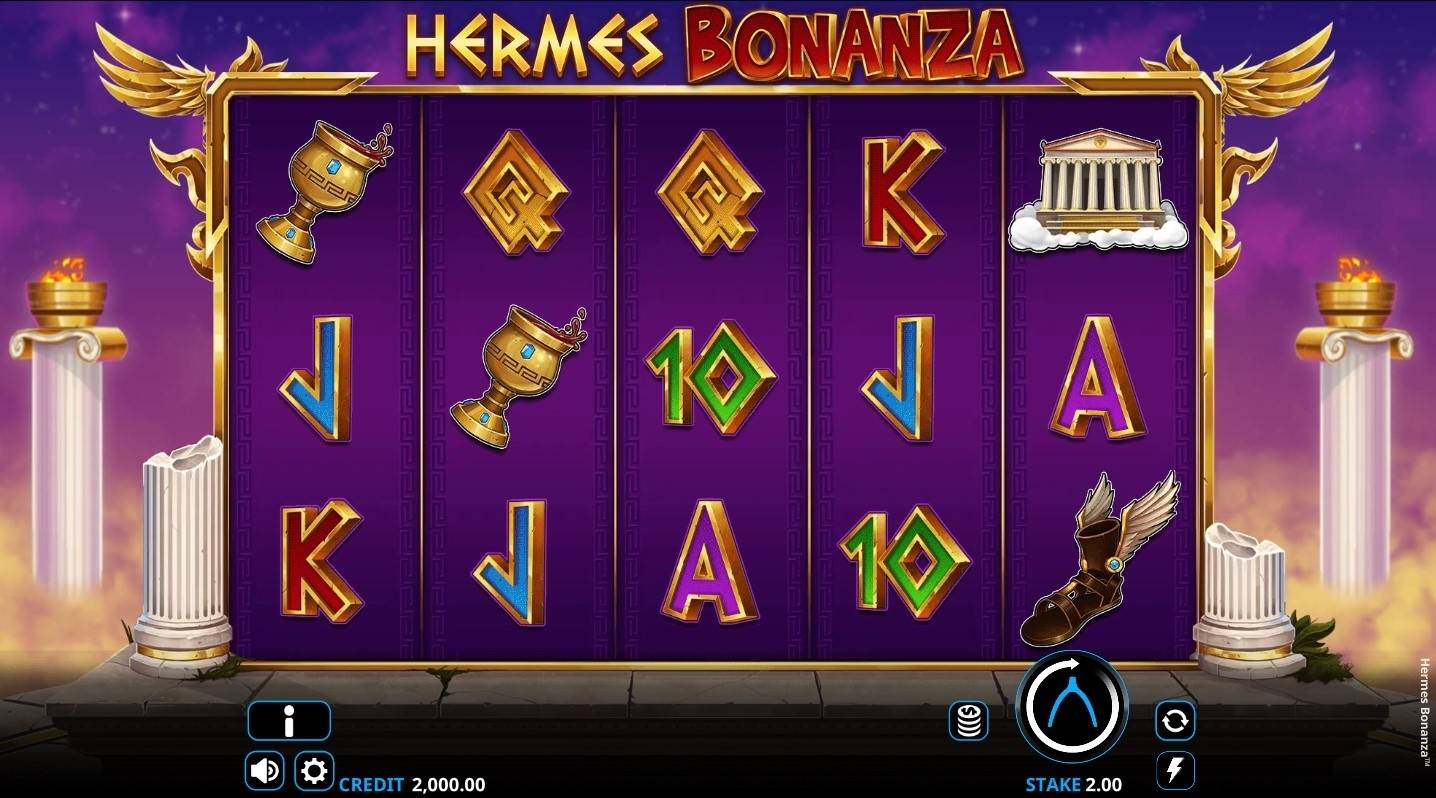The height and width of the screenshot is (798, 1436).
Task: Open the autoplay circular arrows icon
Action: [1177, 720]
